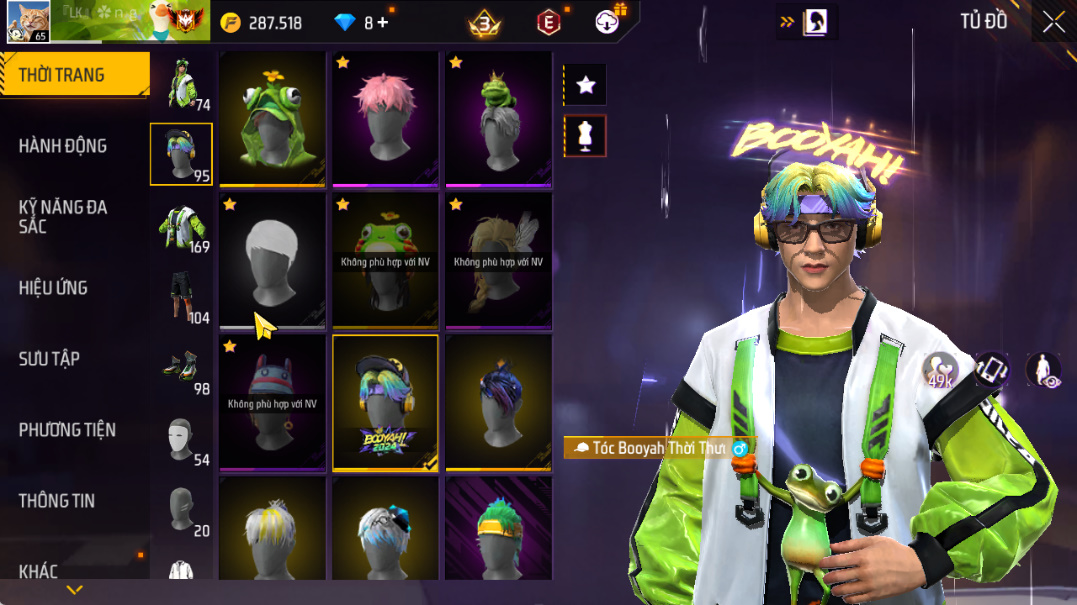1077x605 pixels.
Task: Open the PHƯƠNG TIỆN tab
Action: click(x=67, y=430)
